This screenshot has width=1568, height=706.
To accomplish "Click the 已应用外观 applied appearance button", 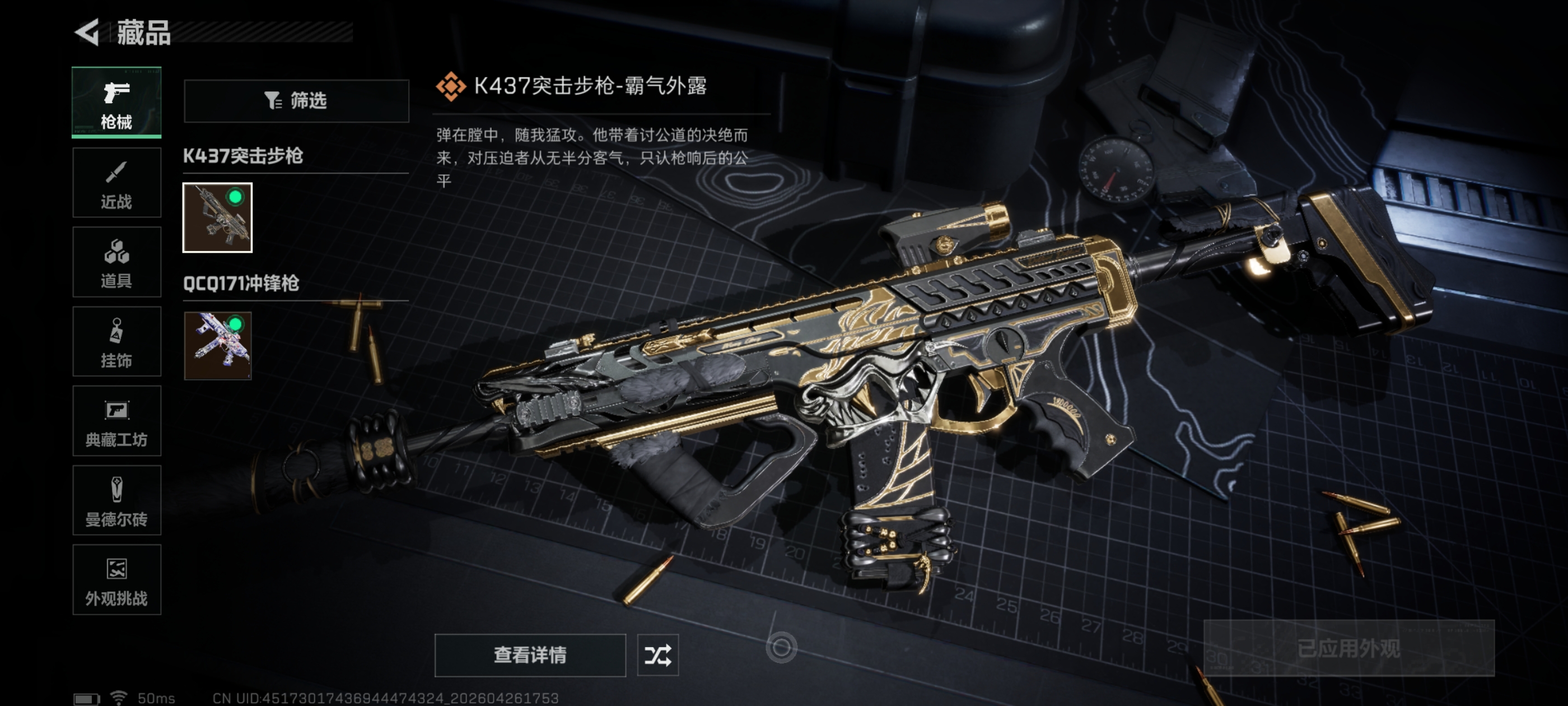I will click(1348, 648).
